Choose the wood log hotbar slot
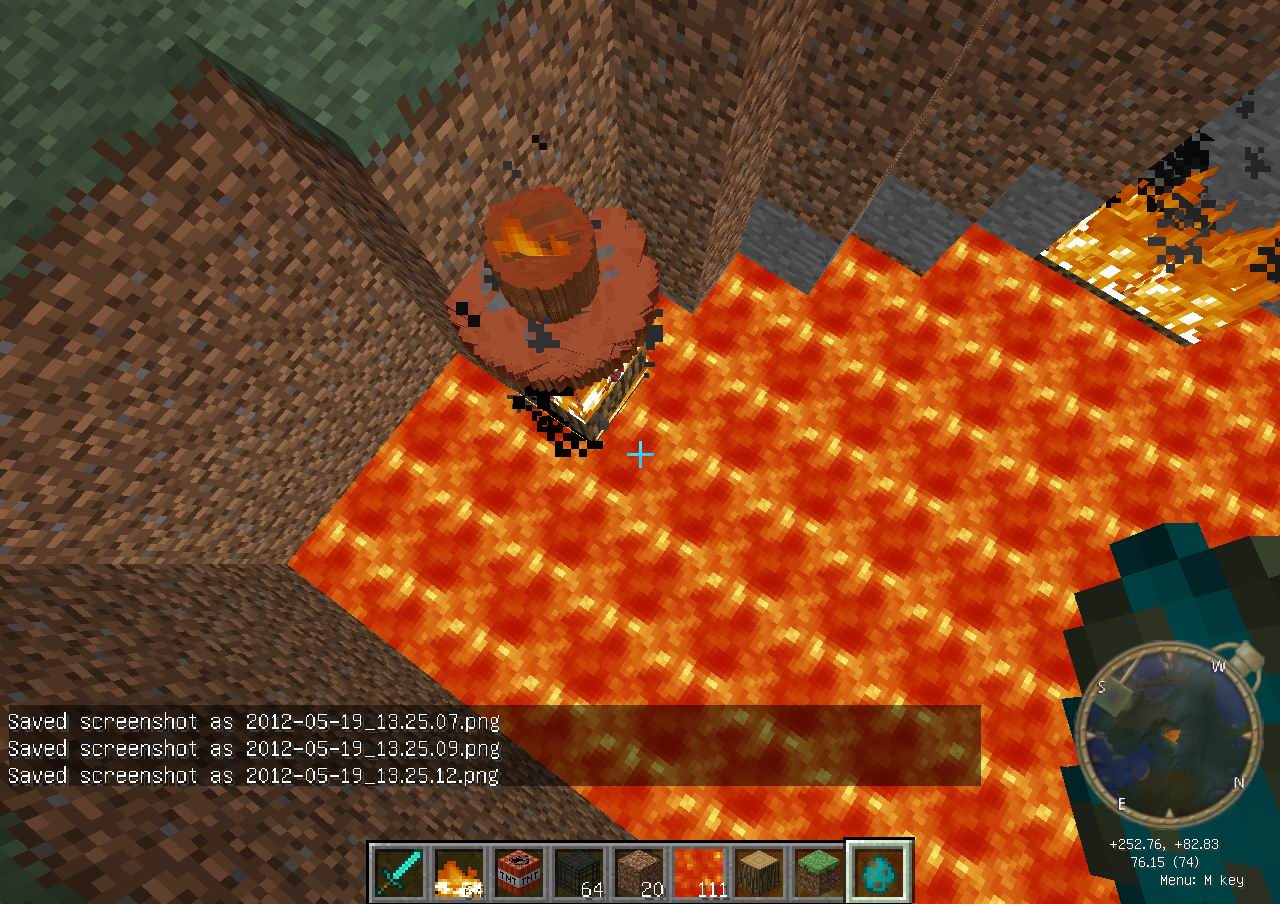 (x=759, y=872)
